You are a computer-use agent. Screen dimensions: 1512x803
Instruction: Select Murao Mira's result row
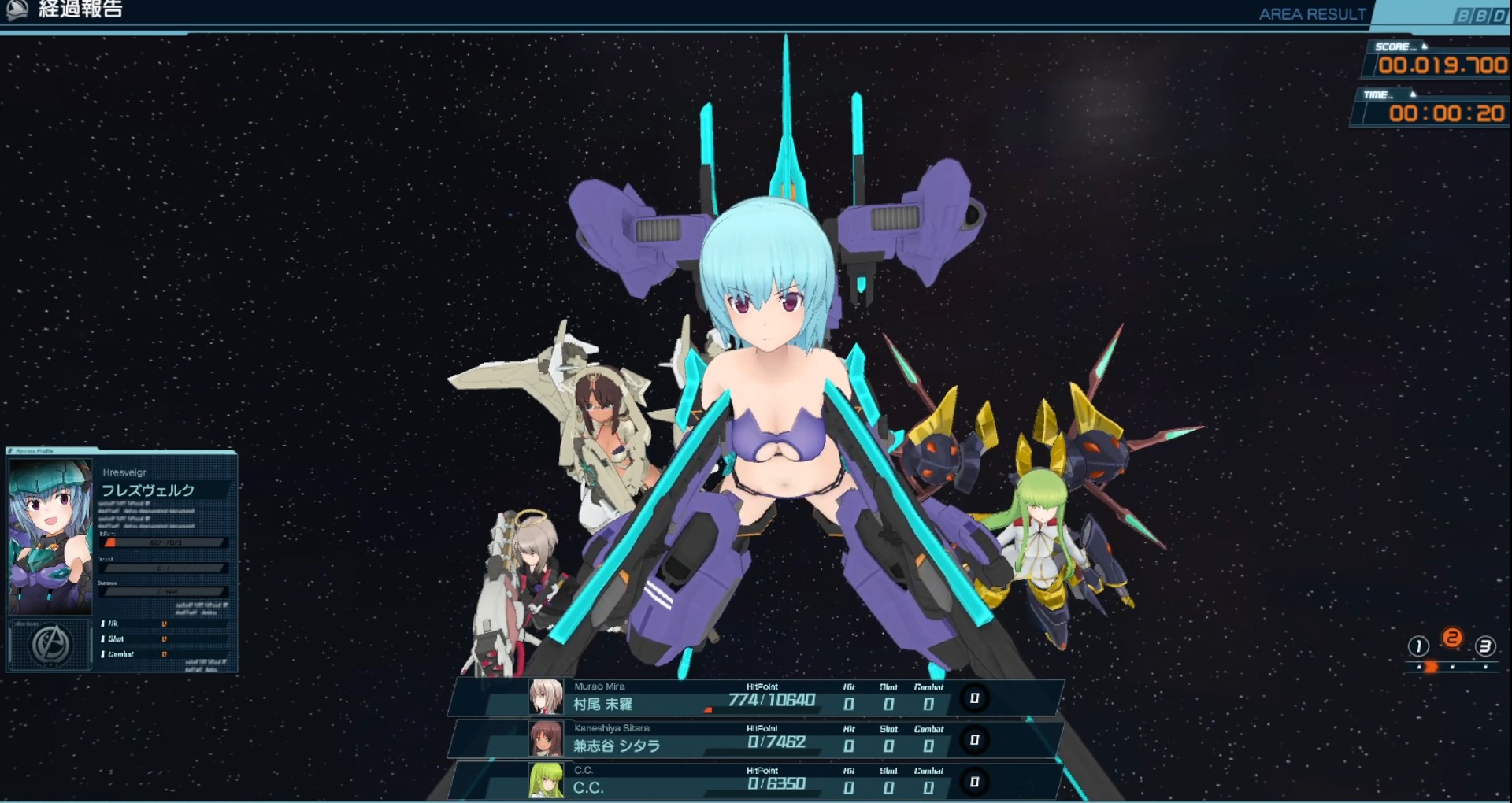[x=756, y=698]
